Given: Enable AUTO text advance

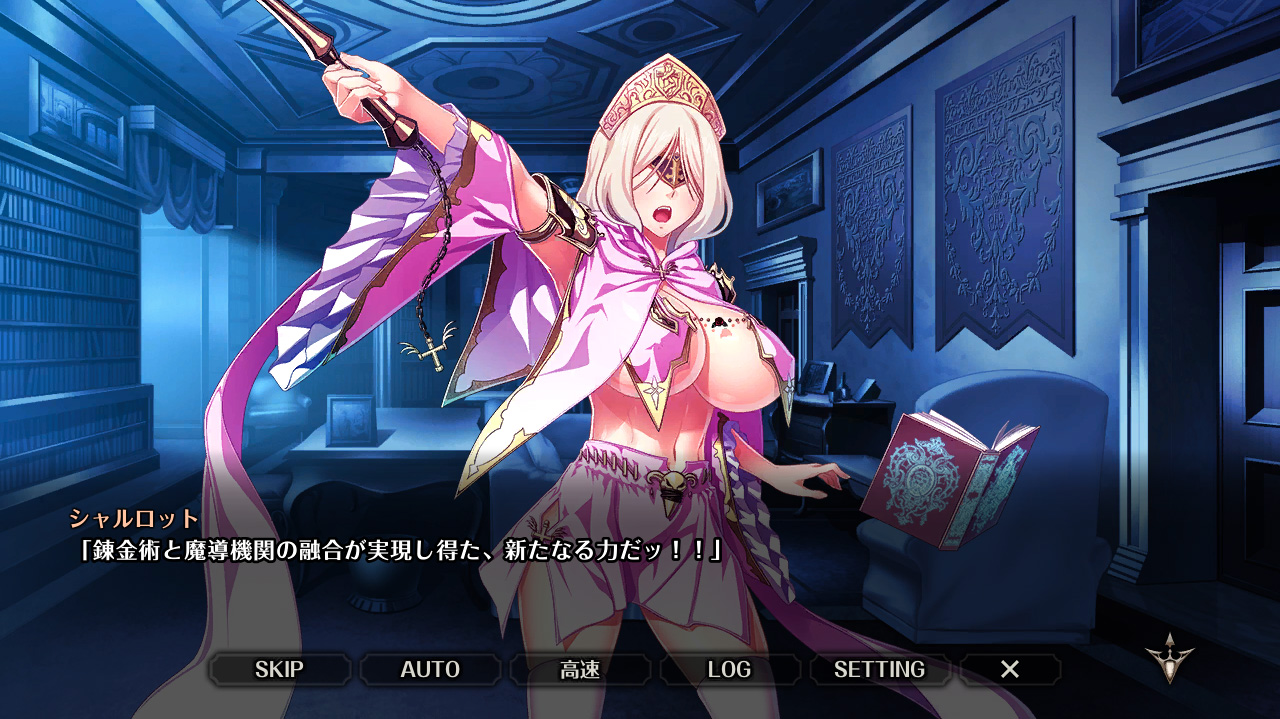Looking at the screenshot, I should point(430,670).
